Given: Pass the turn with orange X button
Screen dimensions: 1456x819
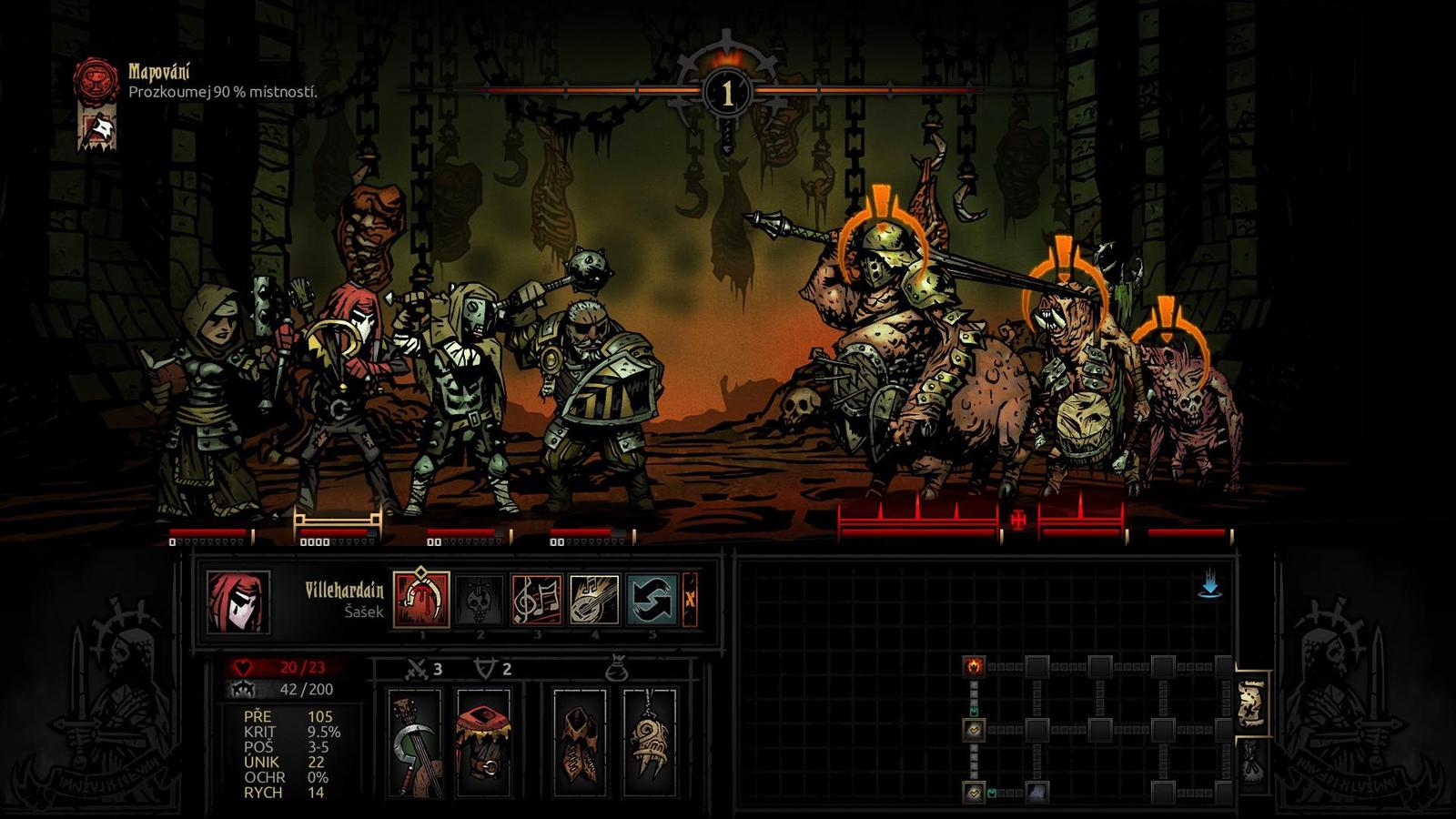Looking at the screenshot, I should click(x=691, y=600).
